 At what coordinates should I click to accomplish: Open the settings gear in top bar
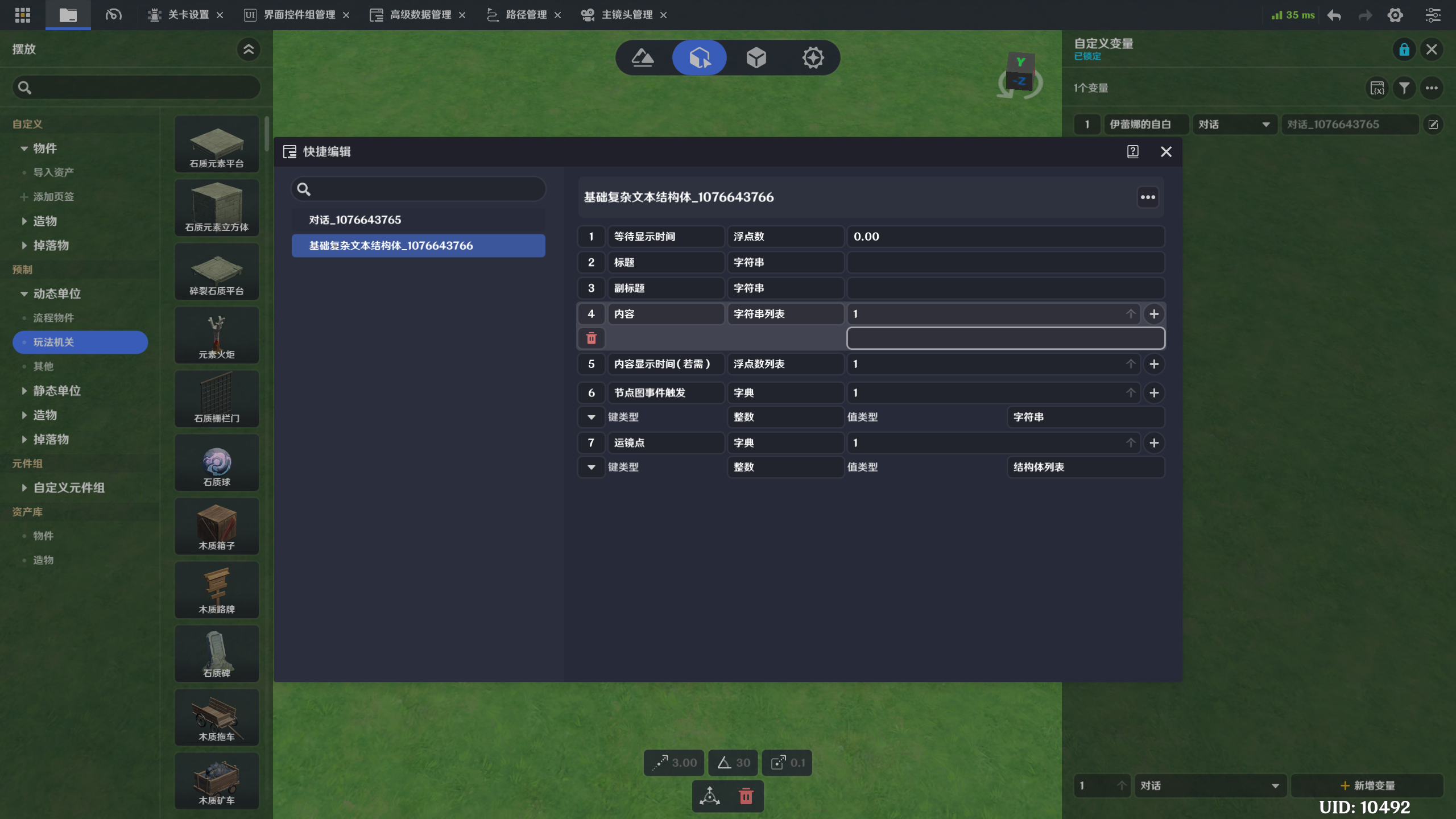[1395, 15]
